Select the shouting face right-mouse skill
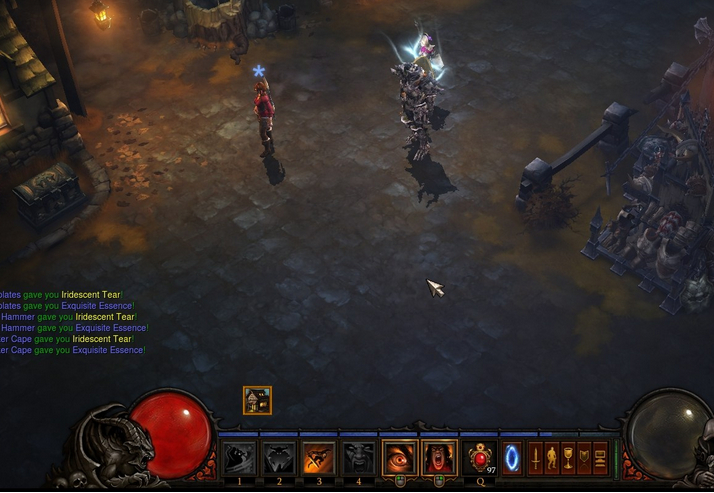Image resolution: width=714 pixels, height=493 pixels. [439, 458]
